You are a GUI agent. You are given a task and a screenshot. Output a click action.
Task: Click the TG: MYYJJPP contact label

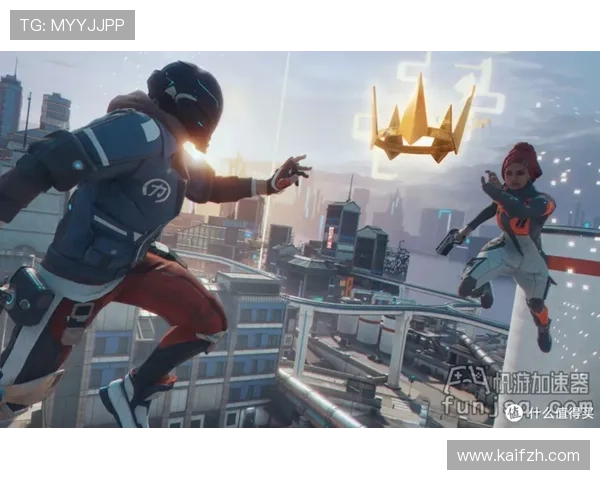(72, 25)
